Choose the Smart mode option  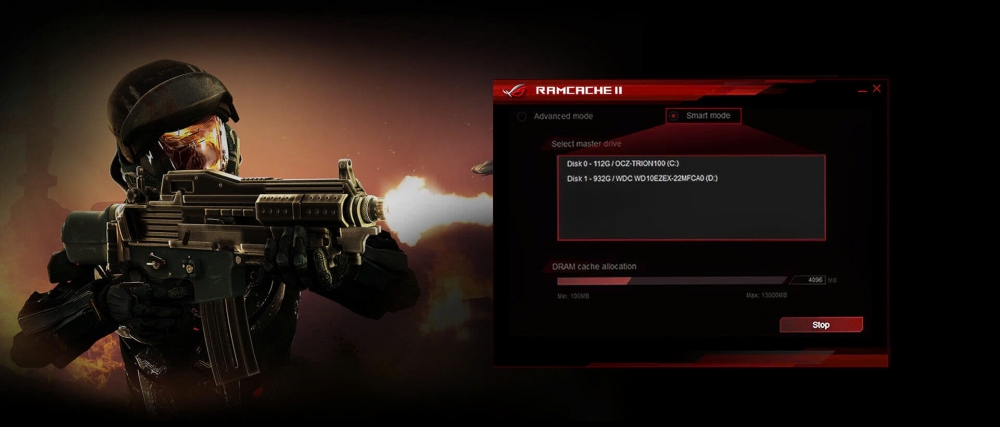tap(675, 116)
